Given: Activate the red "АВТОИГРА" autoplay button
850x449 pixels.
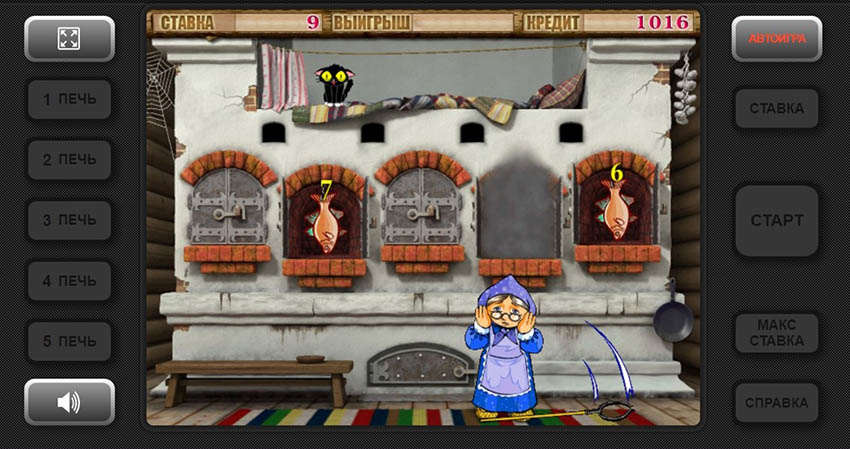Looking at the screenshot, I should tap(777, 39).
